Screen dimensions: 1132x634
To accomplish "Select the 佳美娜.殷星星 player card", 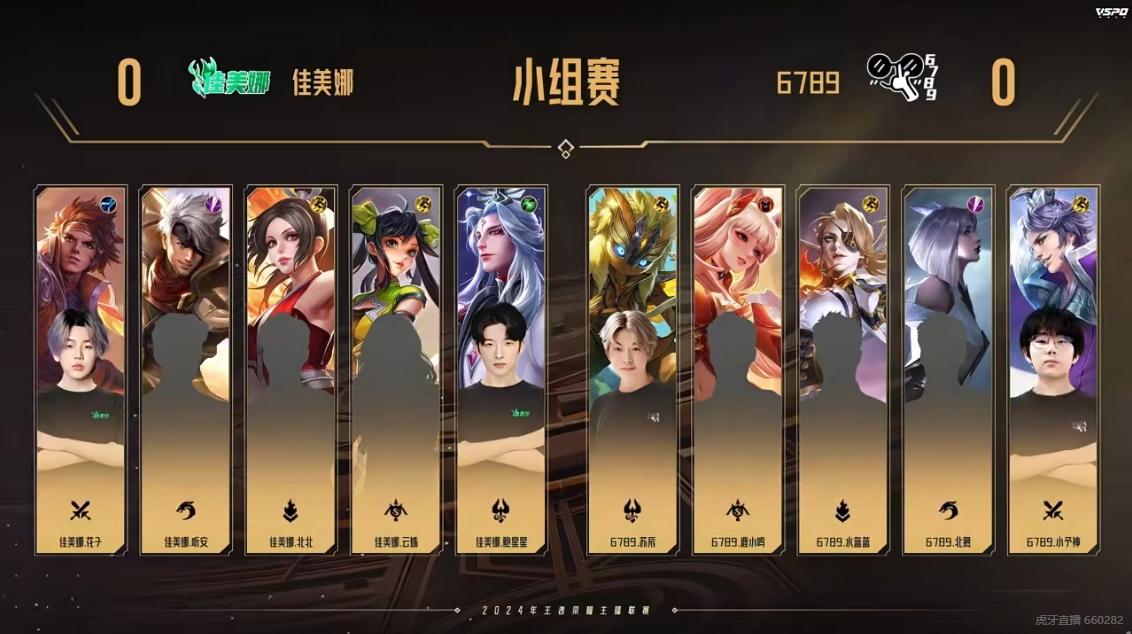I will 501,370.
